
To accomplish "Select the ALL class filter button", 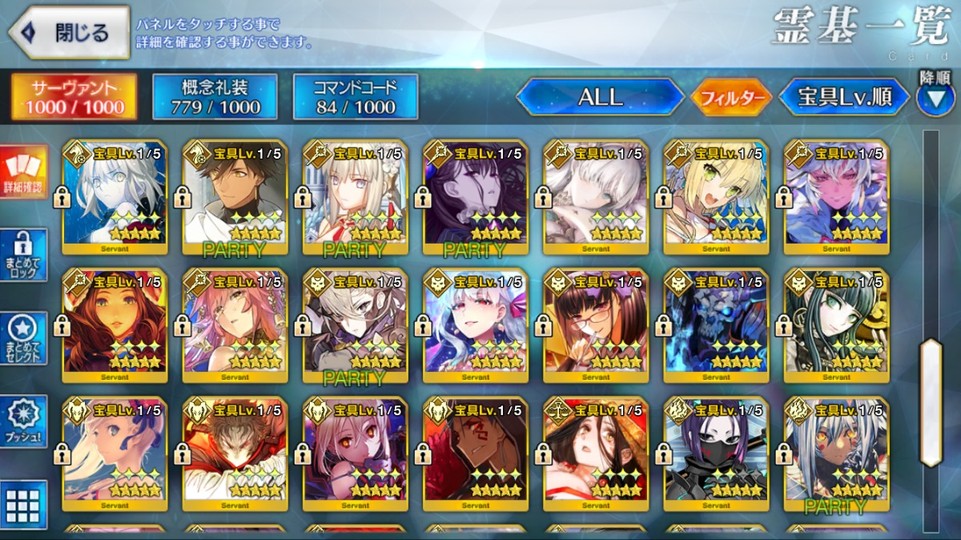I will [600, 97].
